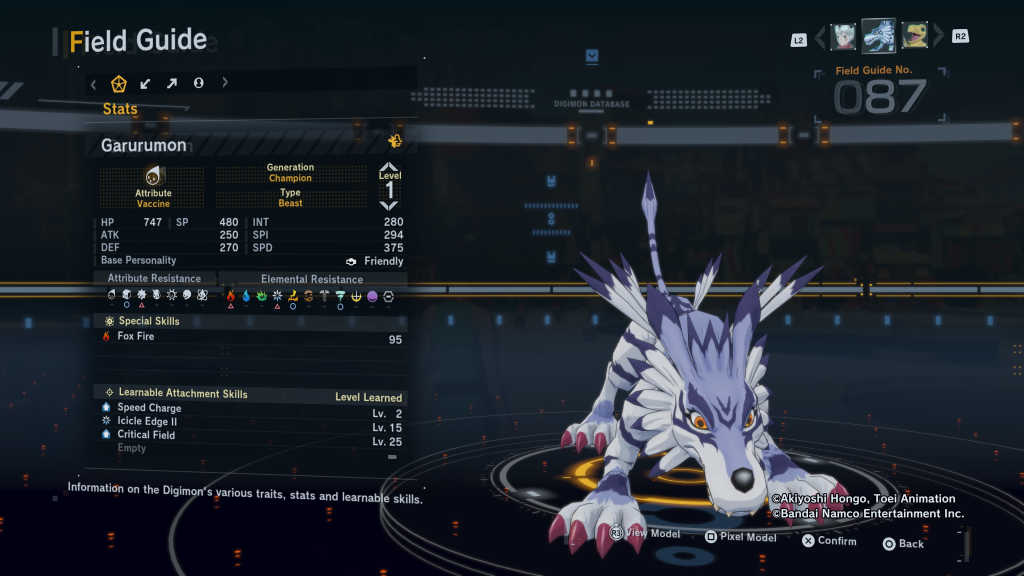Screen dimensions: 1024x576
Task: Switch to the down-left arrow tab
Action: point(146,83)
